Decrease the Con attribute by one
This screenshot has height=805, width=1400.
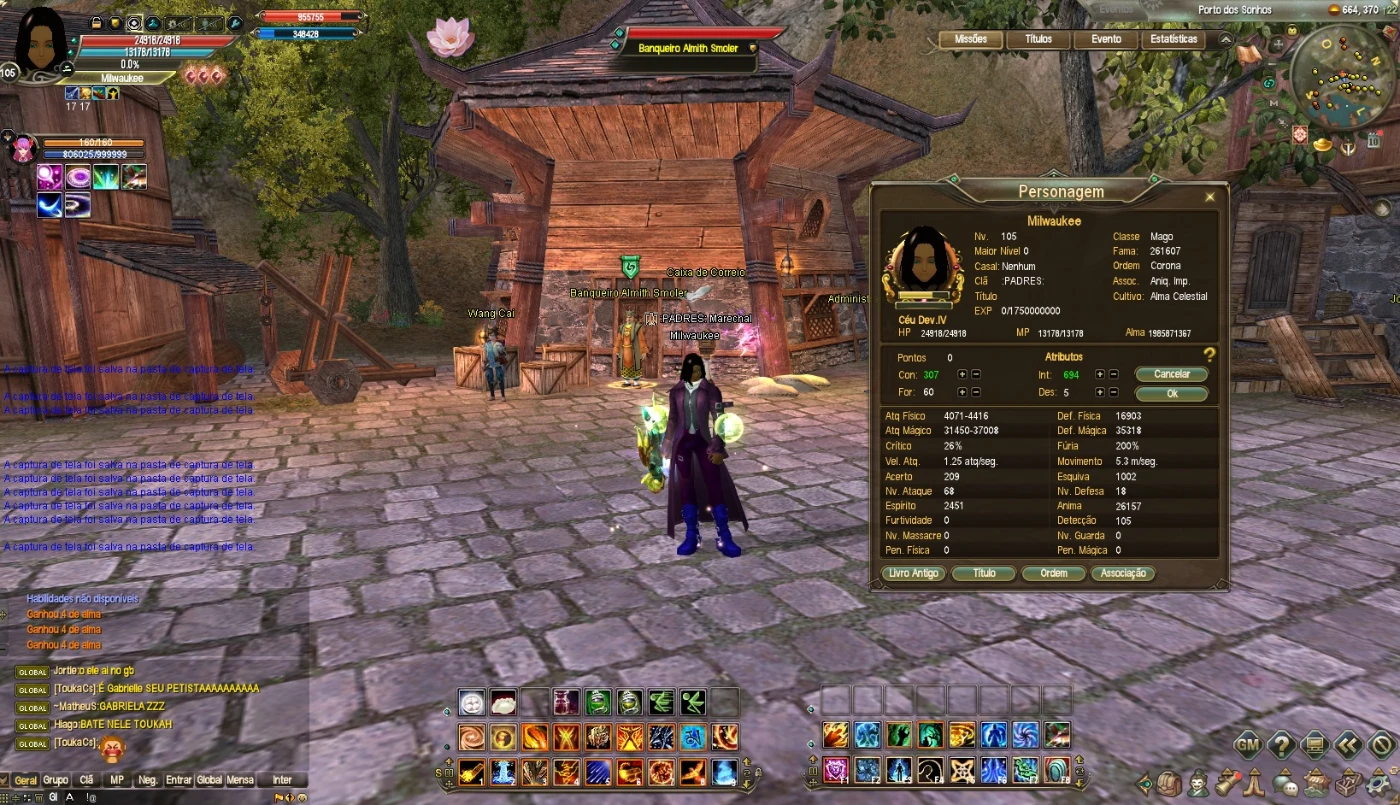[976, 374]
